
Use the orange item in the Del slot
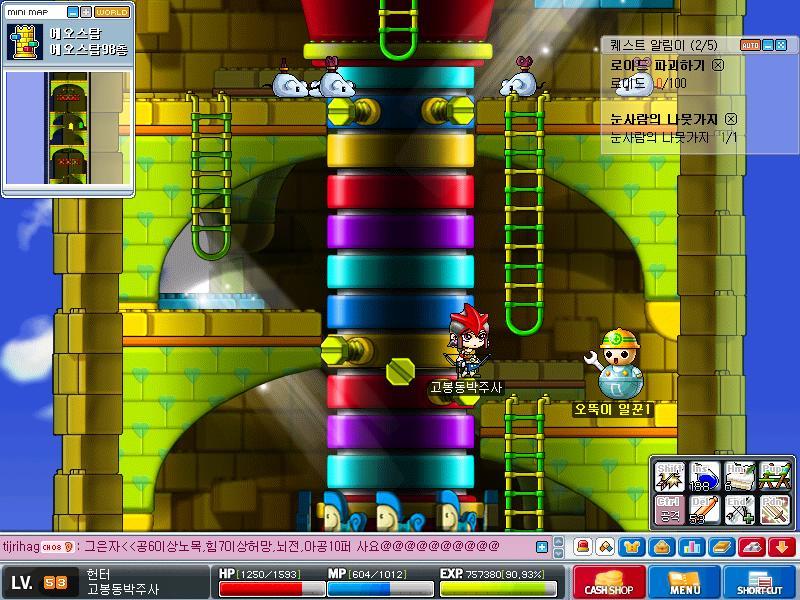pyautogui.click(x=704, y=509)
